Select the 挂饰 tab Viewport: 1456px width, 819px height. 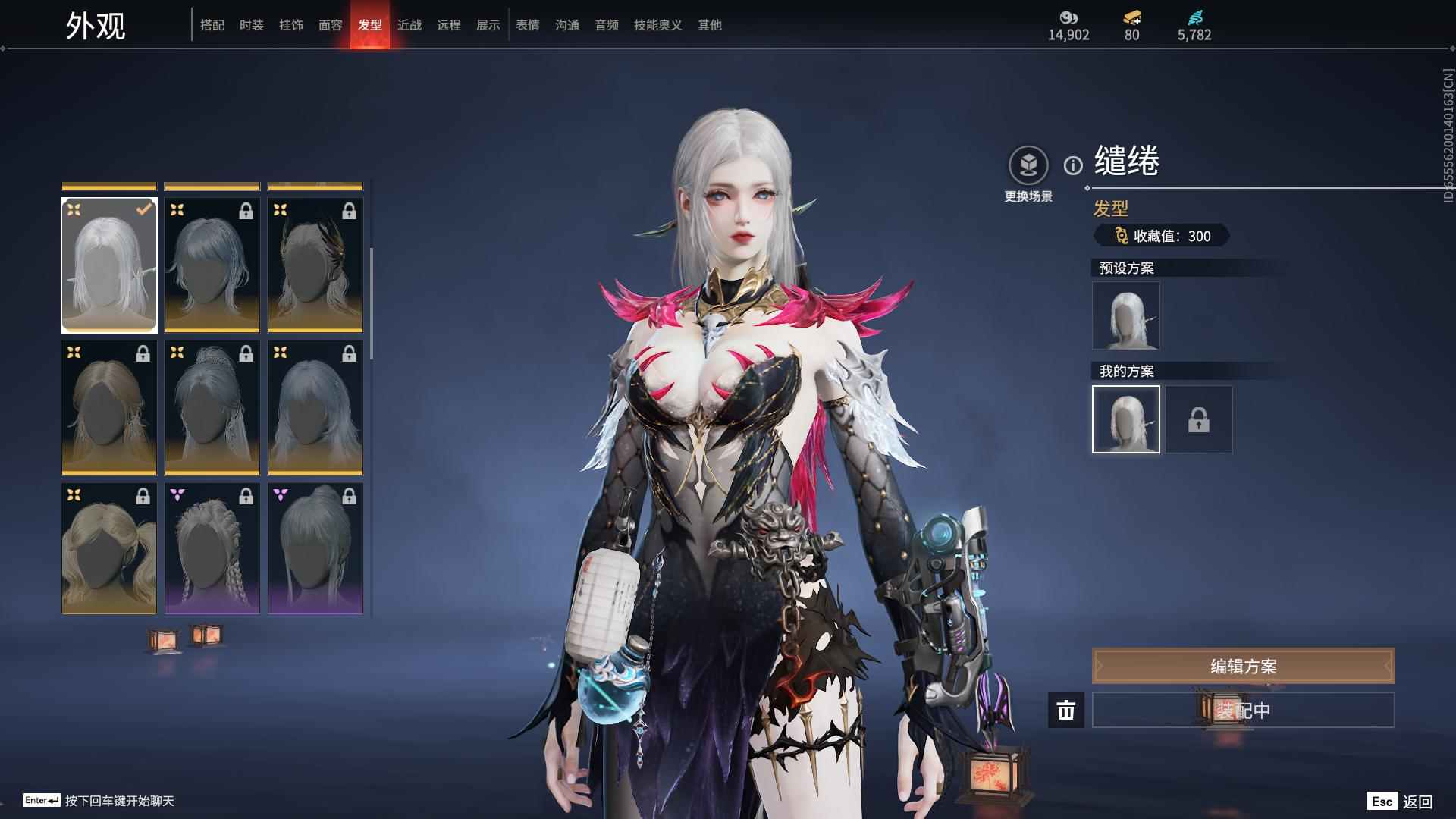[291, 25]
